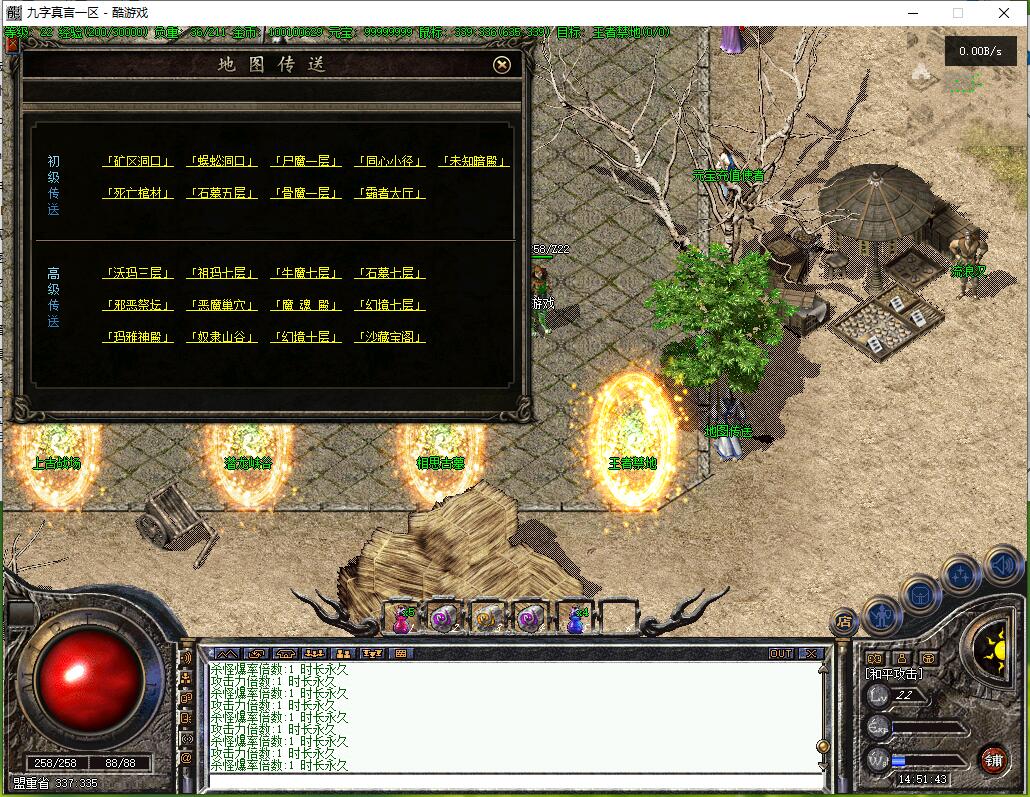Use the red potion in the hotbar
This screenshot has height=797, width=1030.
tap(401, 620)
